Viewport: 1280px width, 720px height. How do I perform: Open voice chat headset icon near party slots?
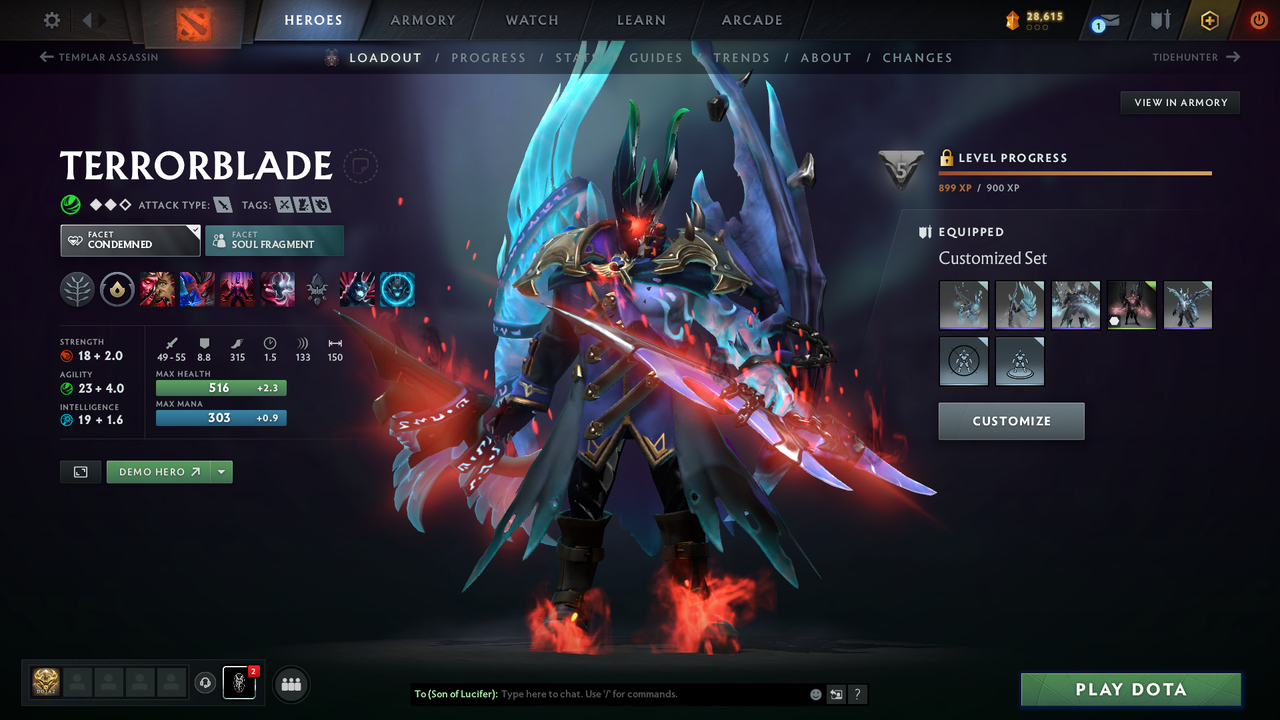(206, 683)
